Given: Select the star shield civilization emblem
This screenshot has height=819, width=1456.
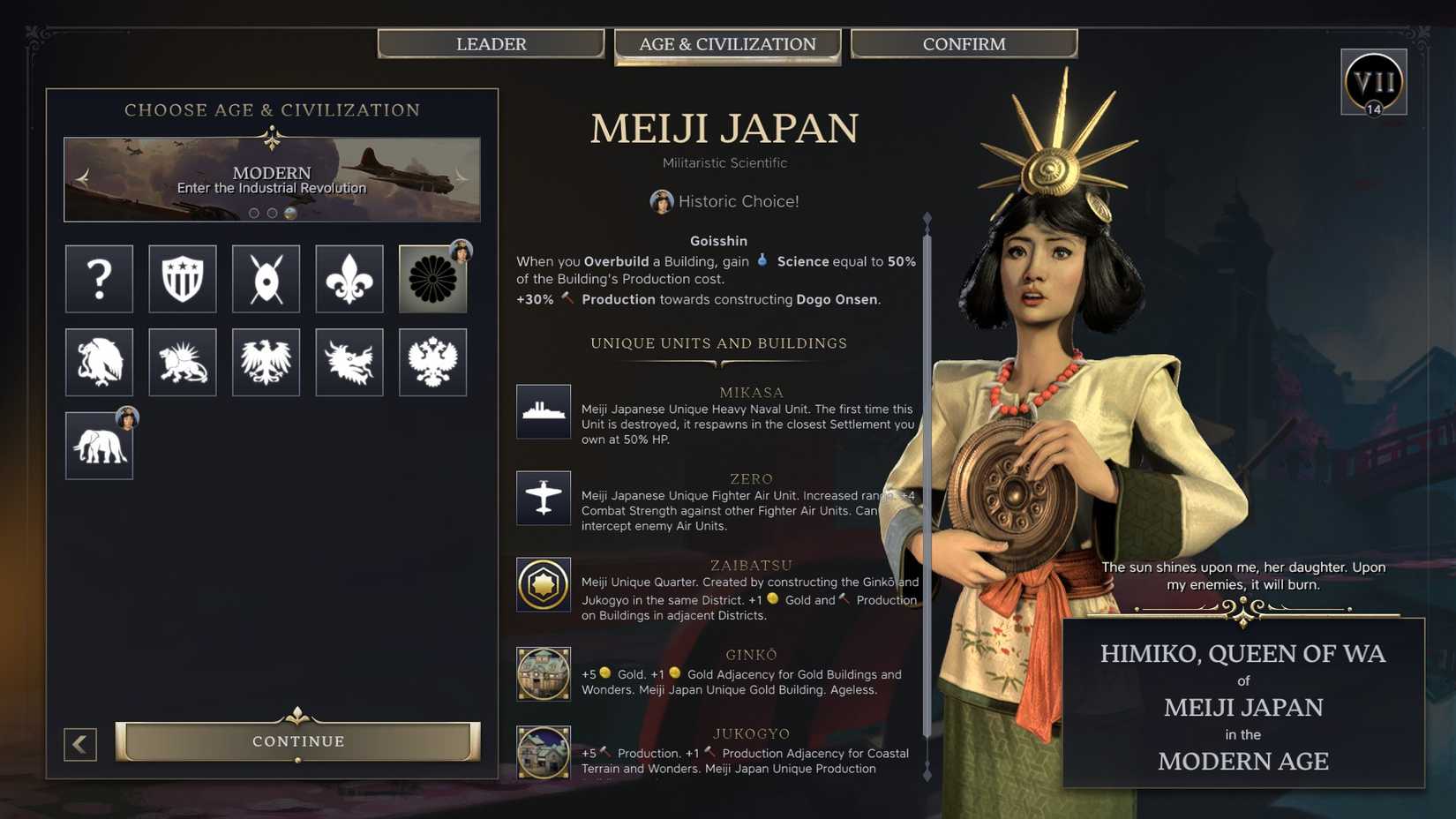Looking at the screenshot, I should (x=182, y=279).
